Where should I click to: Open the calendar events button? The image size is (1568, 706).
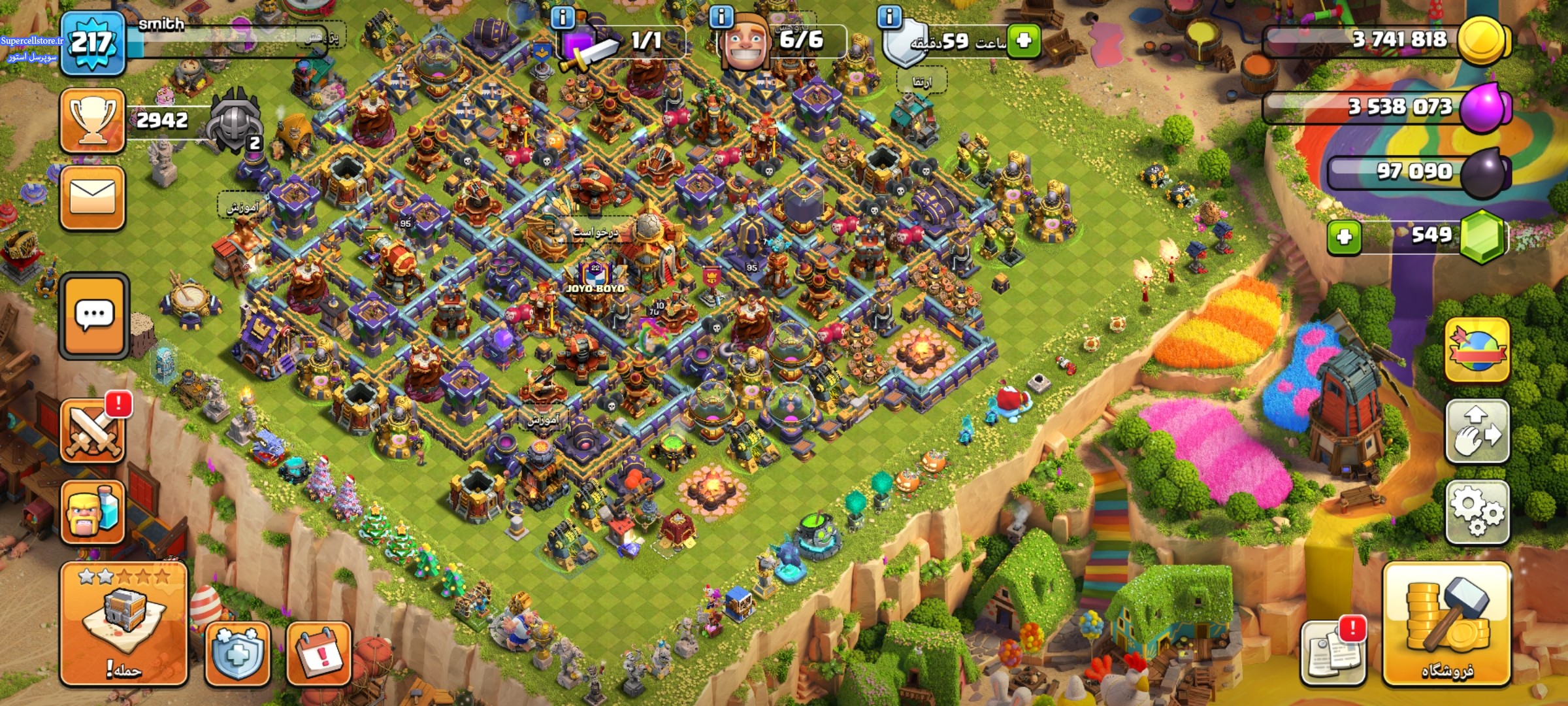tap(319, 654)
